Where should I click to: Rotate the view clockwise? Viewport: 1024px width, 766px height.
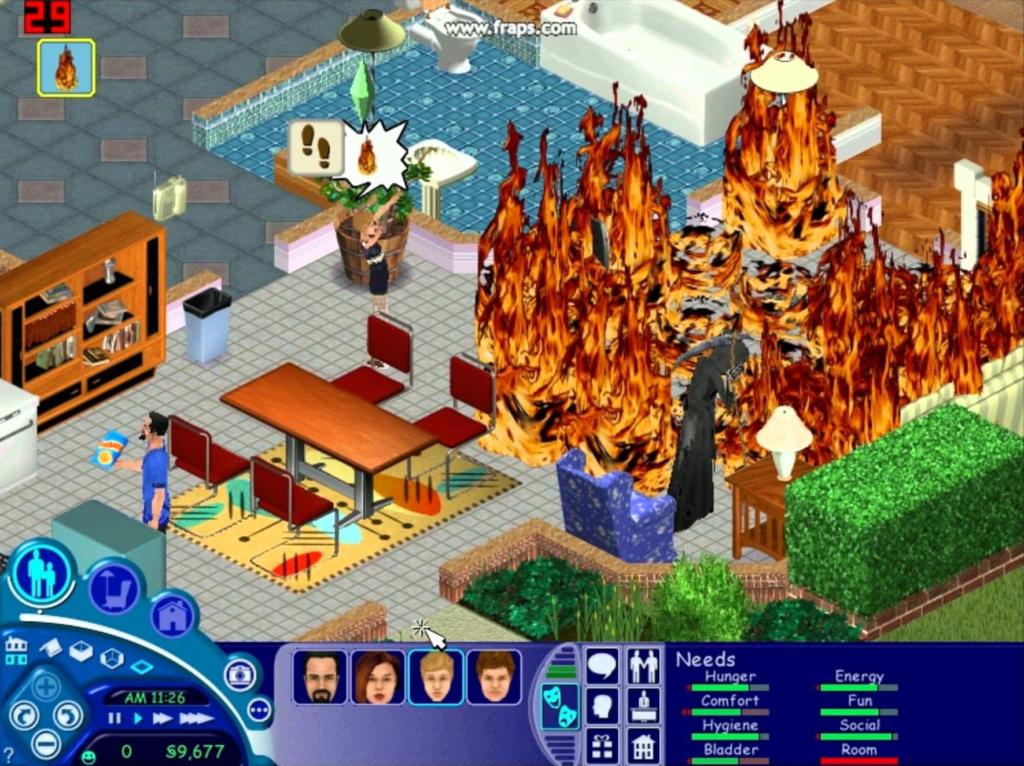[68, 715]
